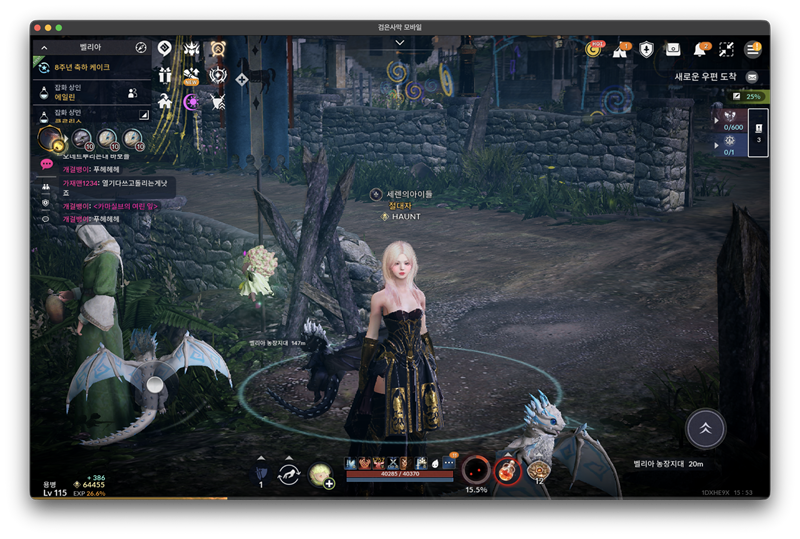Screen dimensions: 800x539
Task: Select the 8th anniversary cake quest
Action: [x=82, y=67]
